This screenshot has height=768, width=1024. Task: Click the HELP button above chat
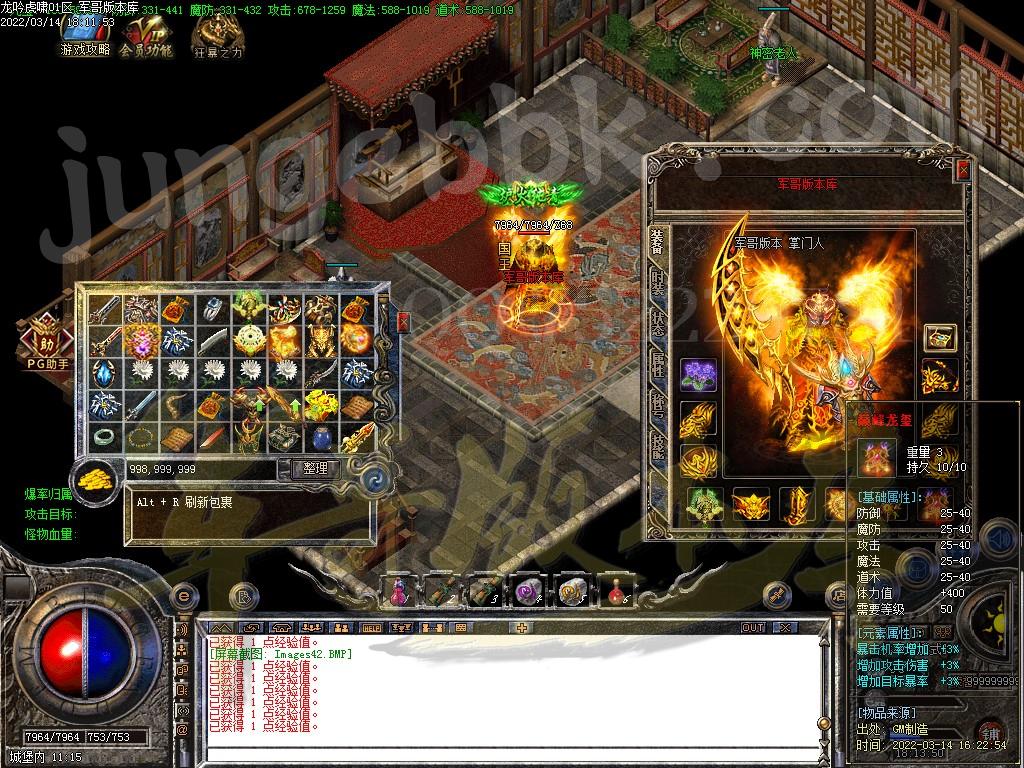point(371,628)
